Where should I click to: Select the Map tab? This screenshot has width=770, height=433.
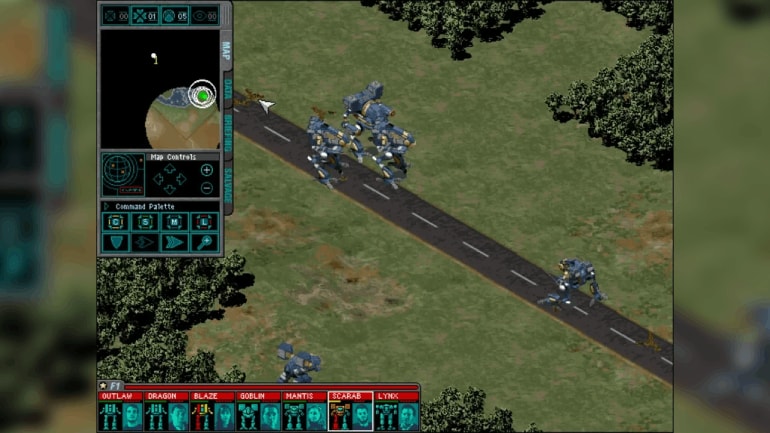(x=227, y=50)
